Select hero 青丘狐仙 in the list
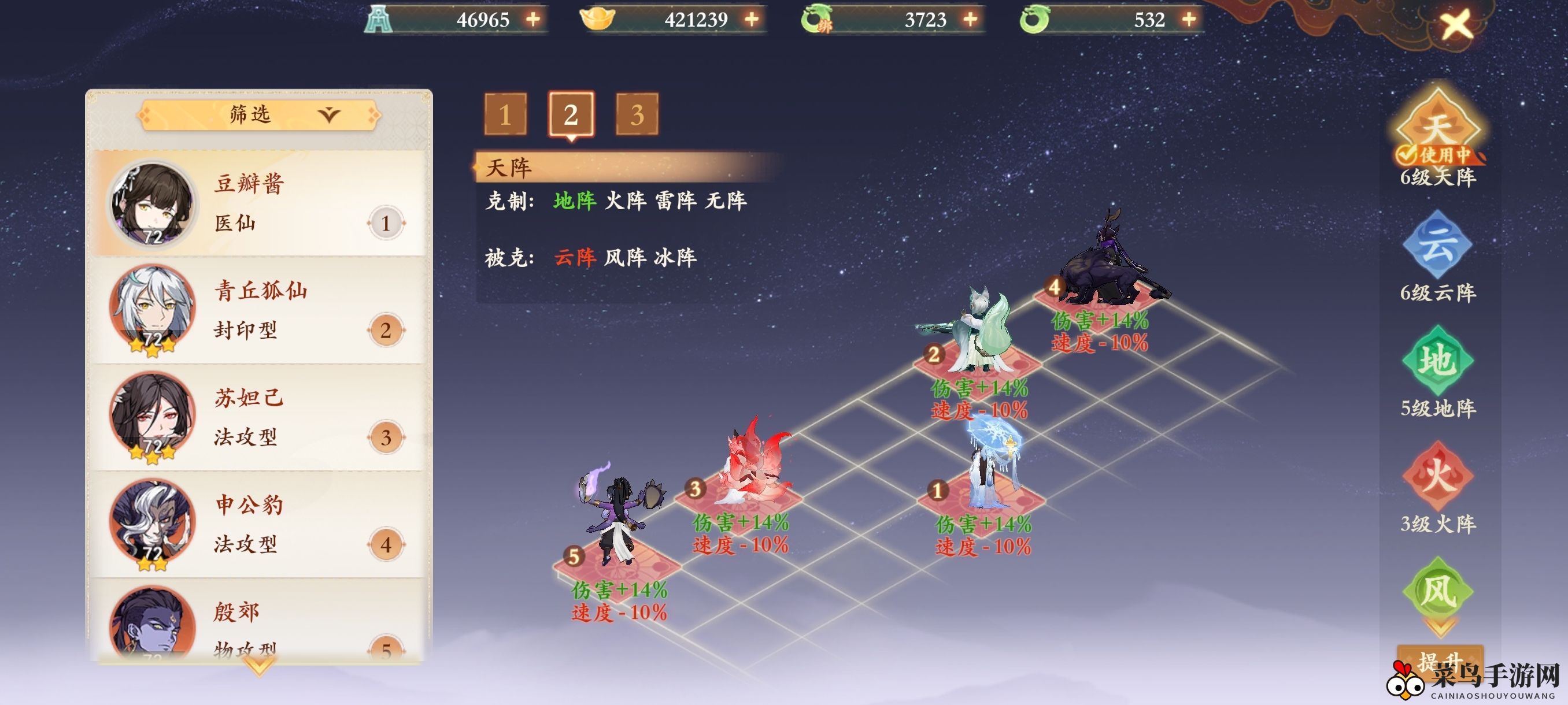This screenshot has width=1568, height=705. [257, 310]
